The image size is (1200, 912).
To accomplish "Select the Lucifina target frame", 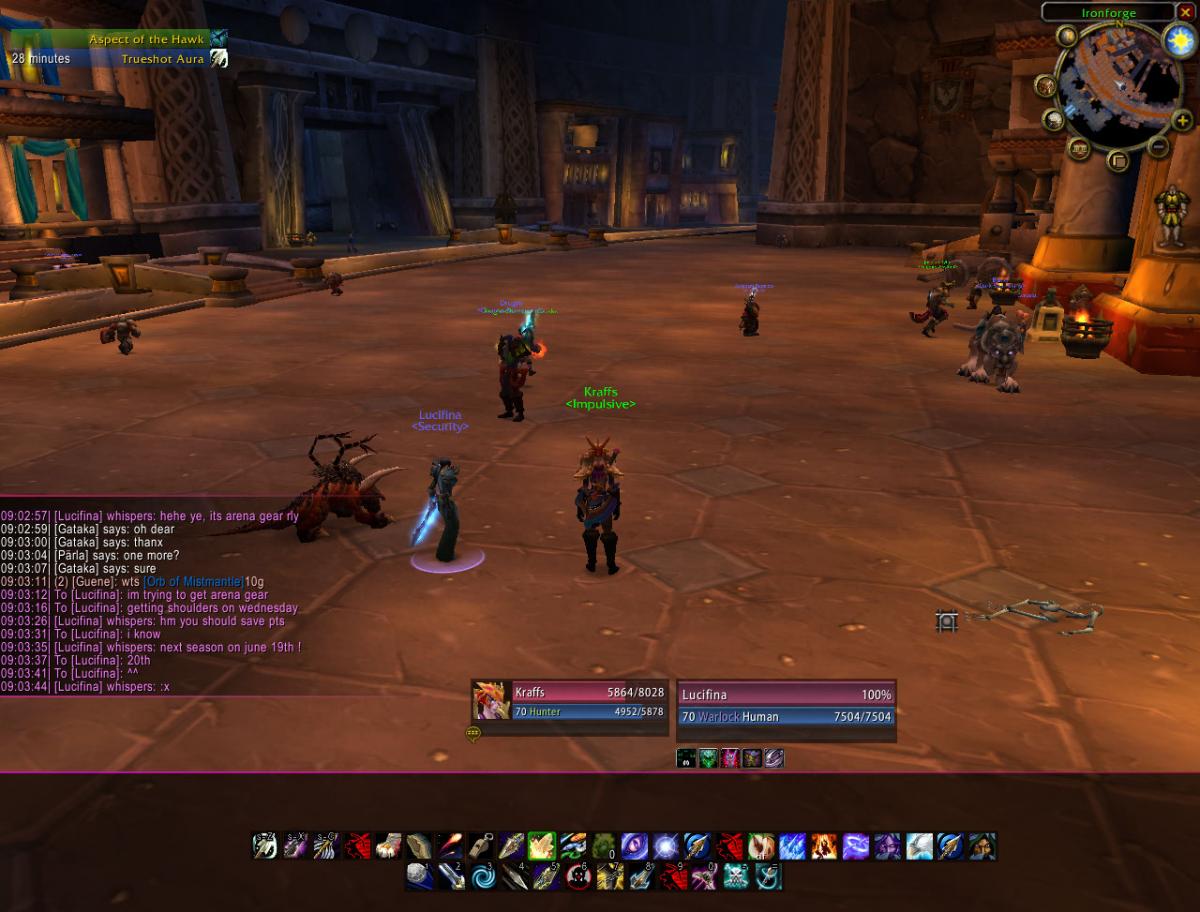I will (785, 706).
